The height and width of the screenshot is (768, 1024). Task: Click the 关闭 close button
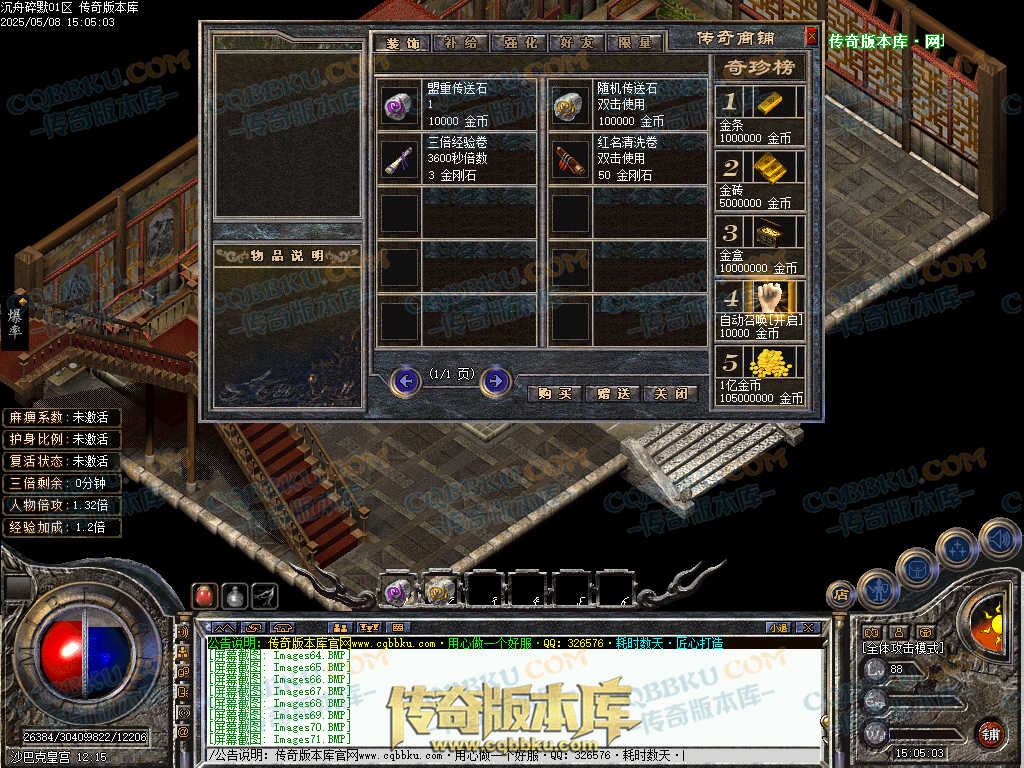(669, 393)
